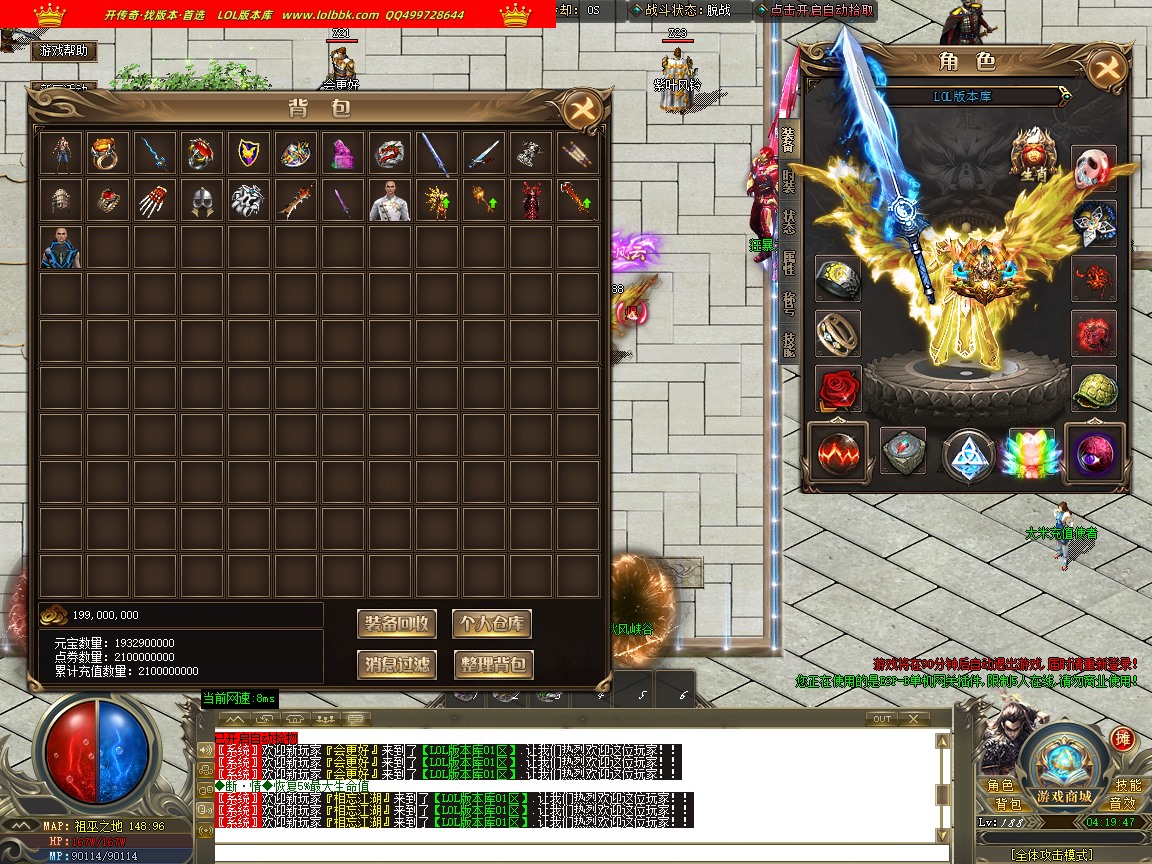Open the 技能 skills menu button
The height and width of the screenshot is (864, 1152).
1127,786
